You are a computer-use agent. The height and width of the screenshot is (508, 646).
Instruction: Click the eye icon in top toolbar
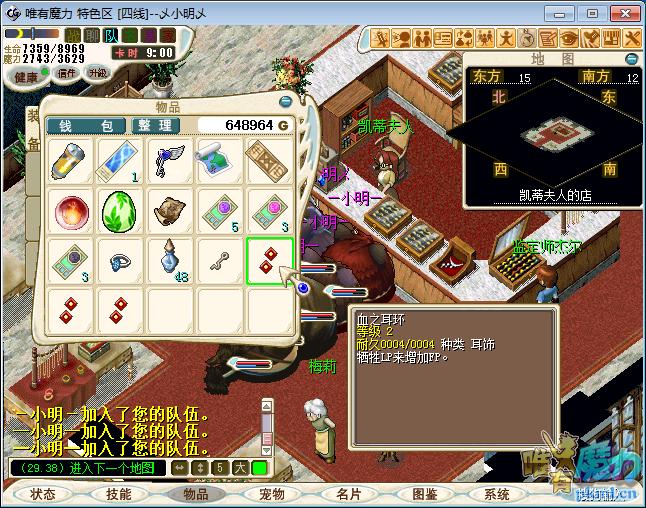coord(570,38)
